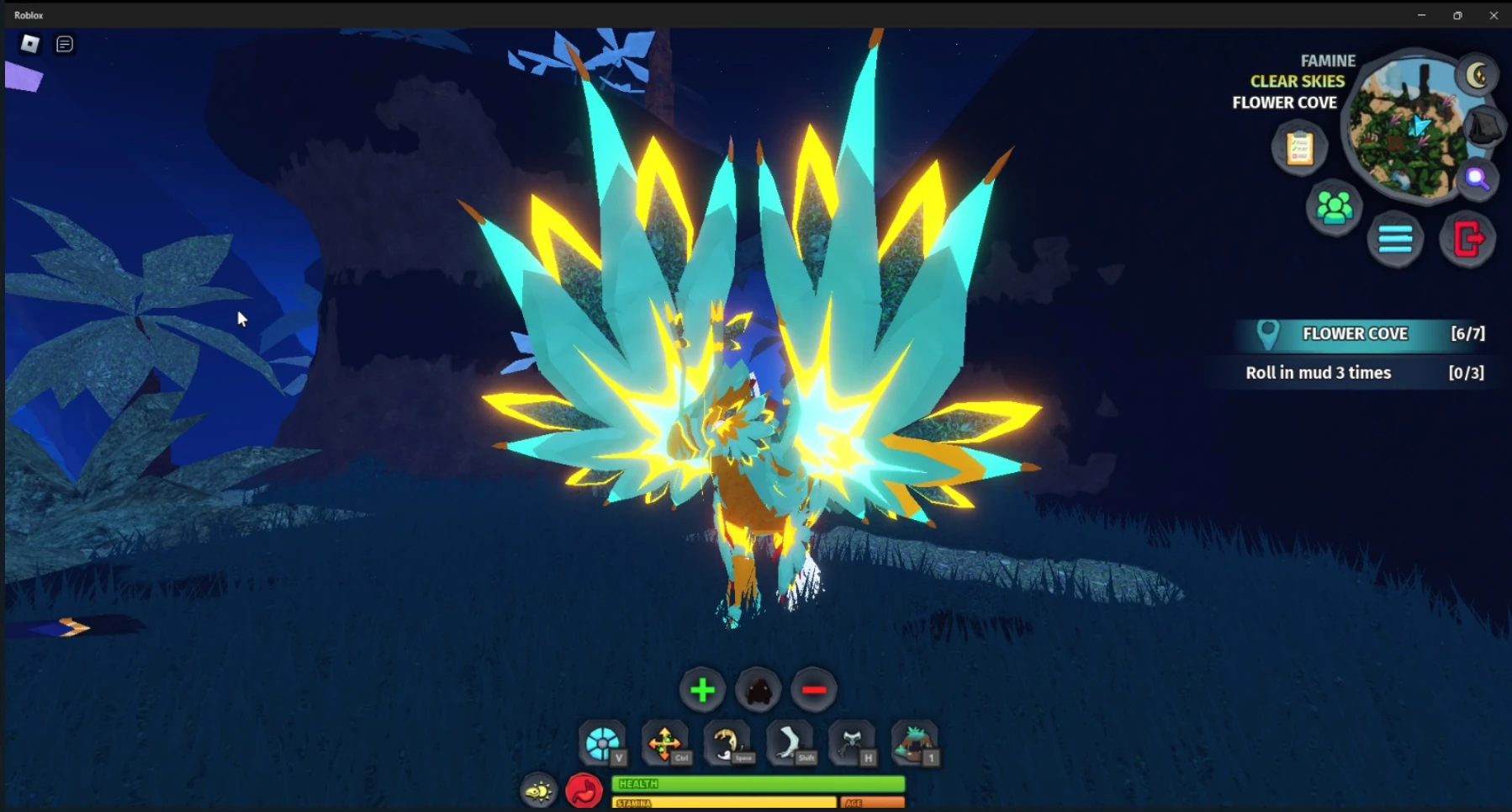1512x812 pixels.
Task: Open the ability wheel hotbar icon
Action: (x=604, y=744)
